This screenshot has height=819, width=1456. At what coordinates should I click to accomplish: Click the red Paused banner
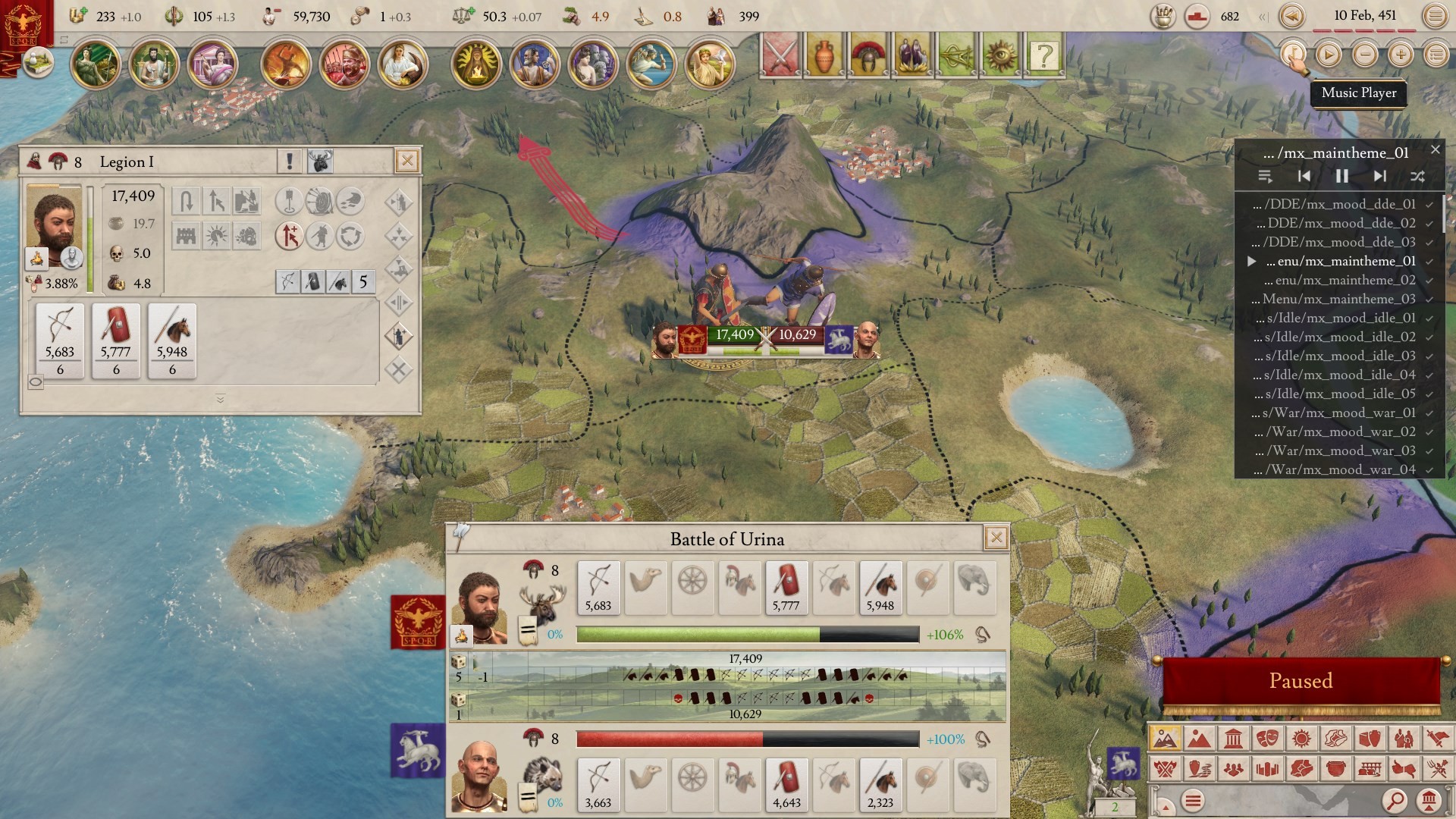1301,681
